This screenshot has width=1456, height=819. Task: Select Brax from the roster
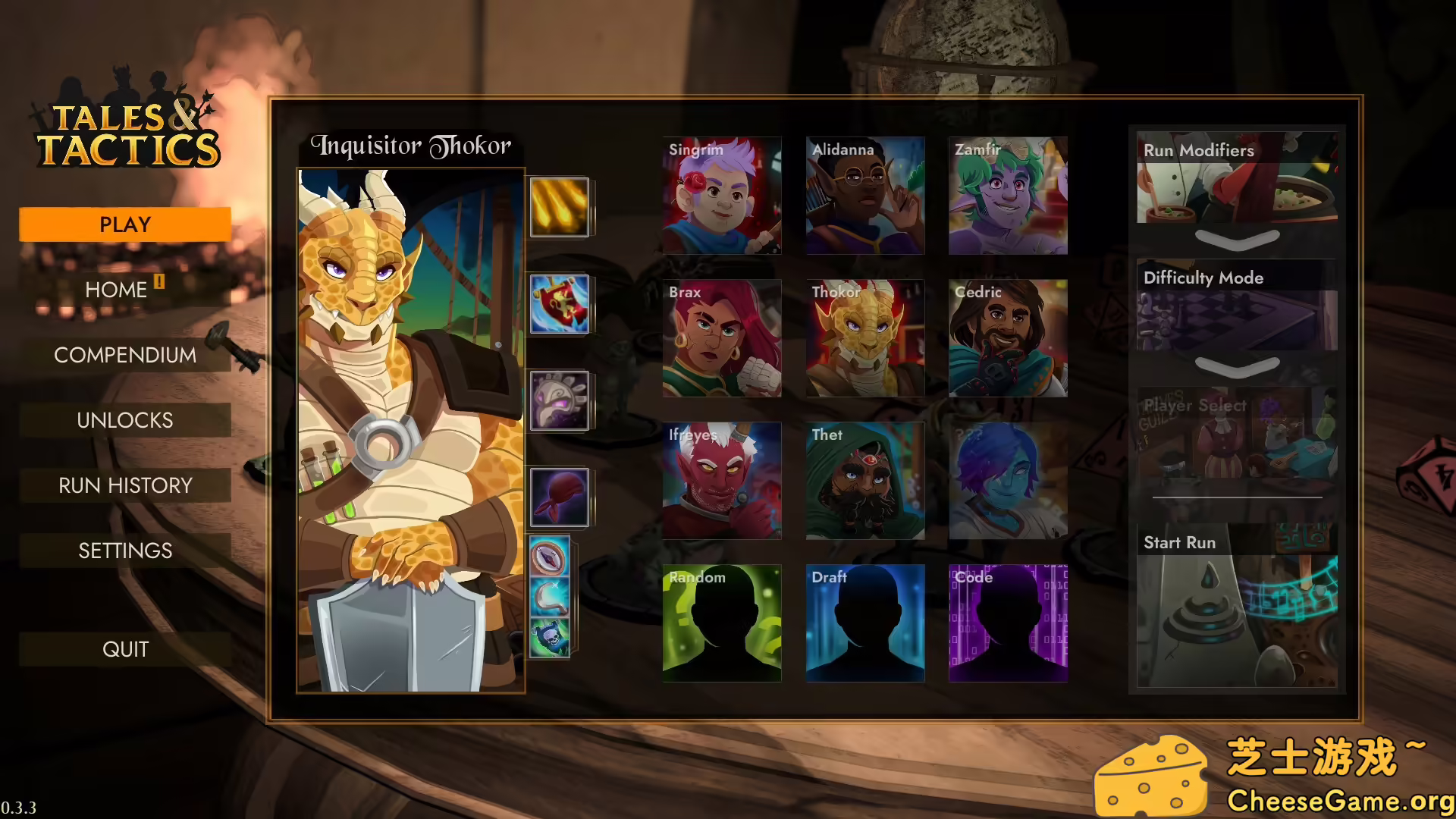click(x=721, y=338)
